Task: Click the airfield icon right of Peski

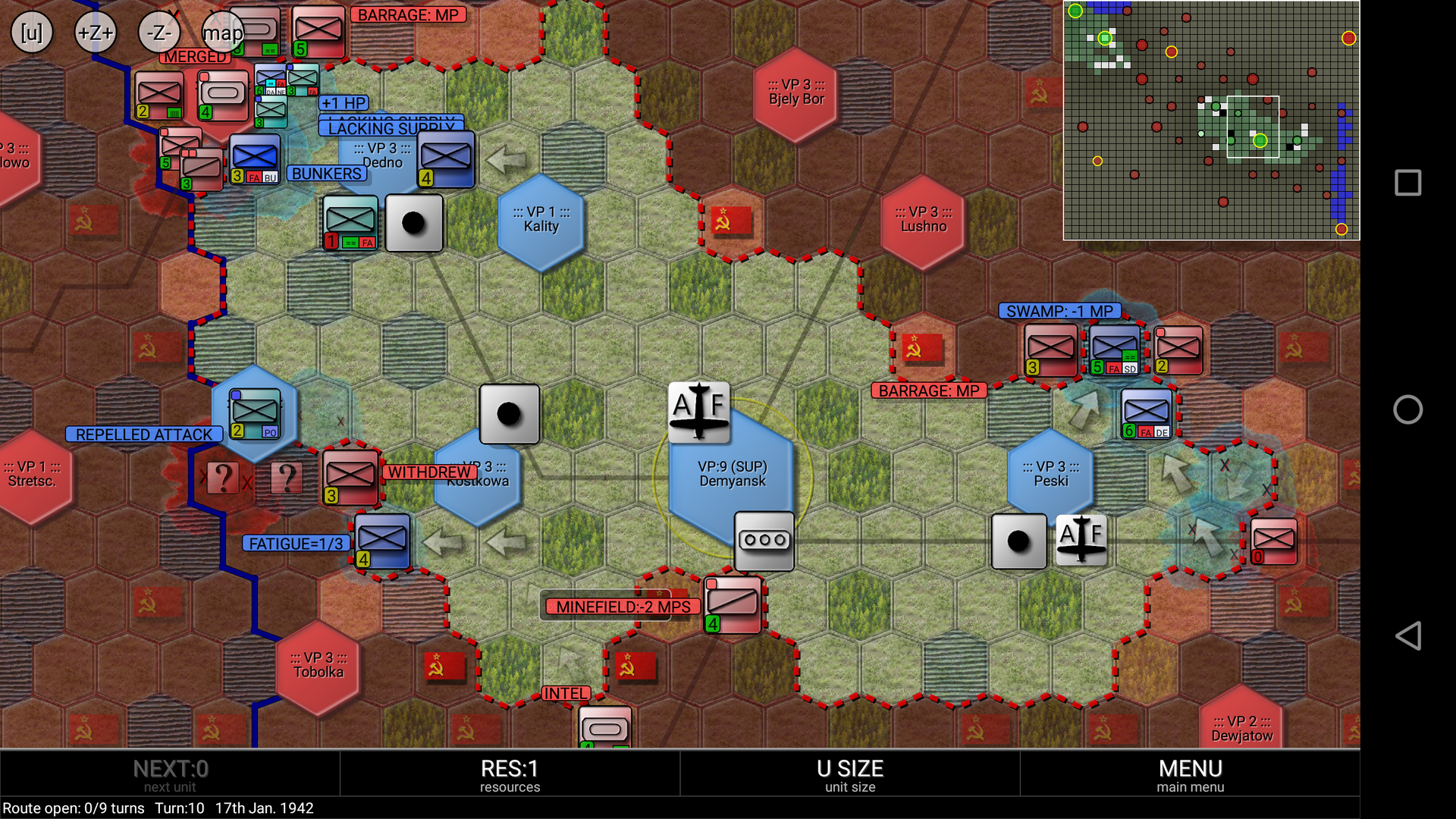Action: [x=1081, y=541]
